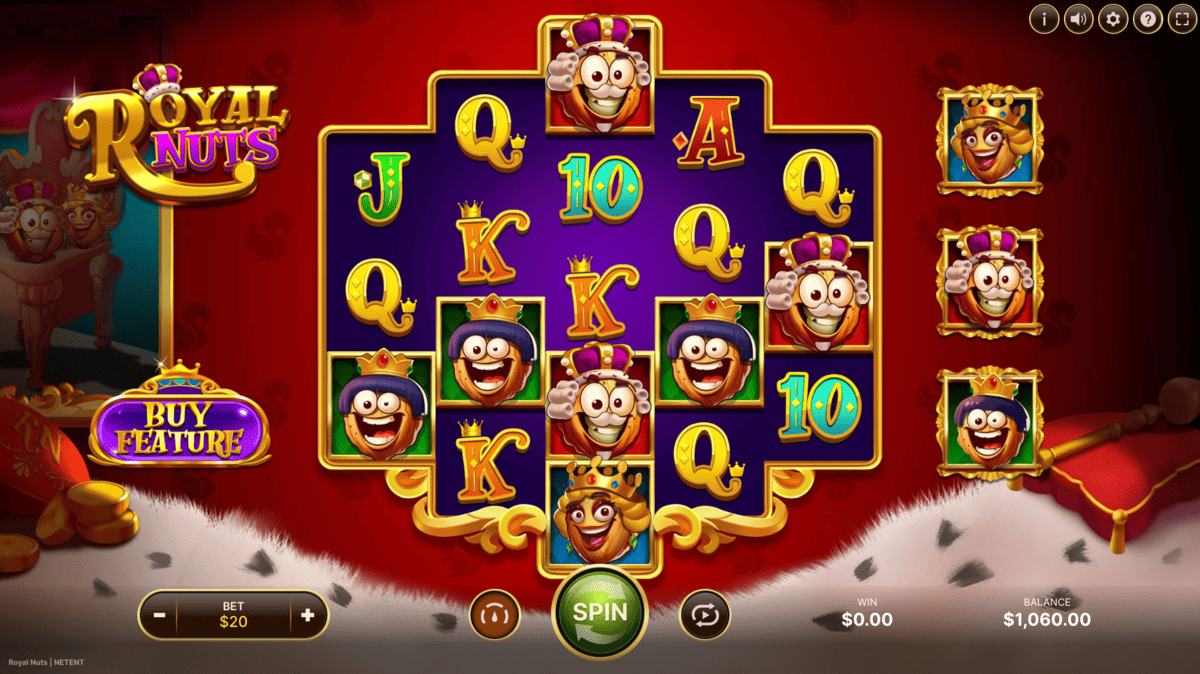Mute sound with the speaker icon
Screen dimensions: 1200x674
(x=1078, y=18)
